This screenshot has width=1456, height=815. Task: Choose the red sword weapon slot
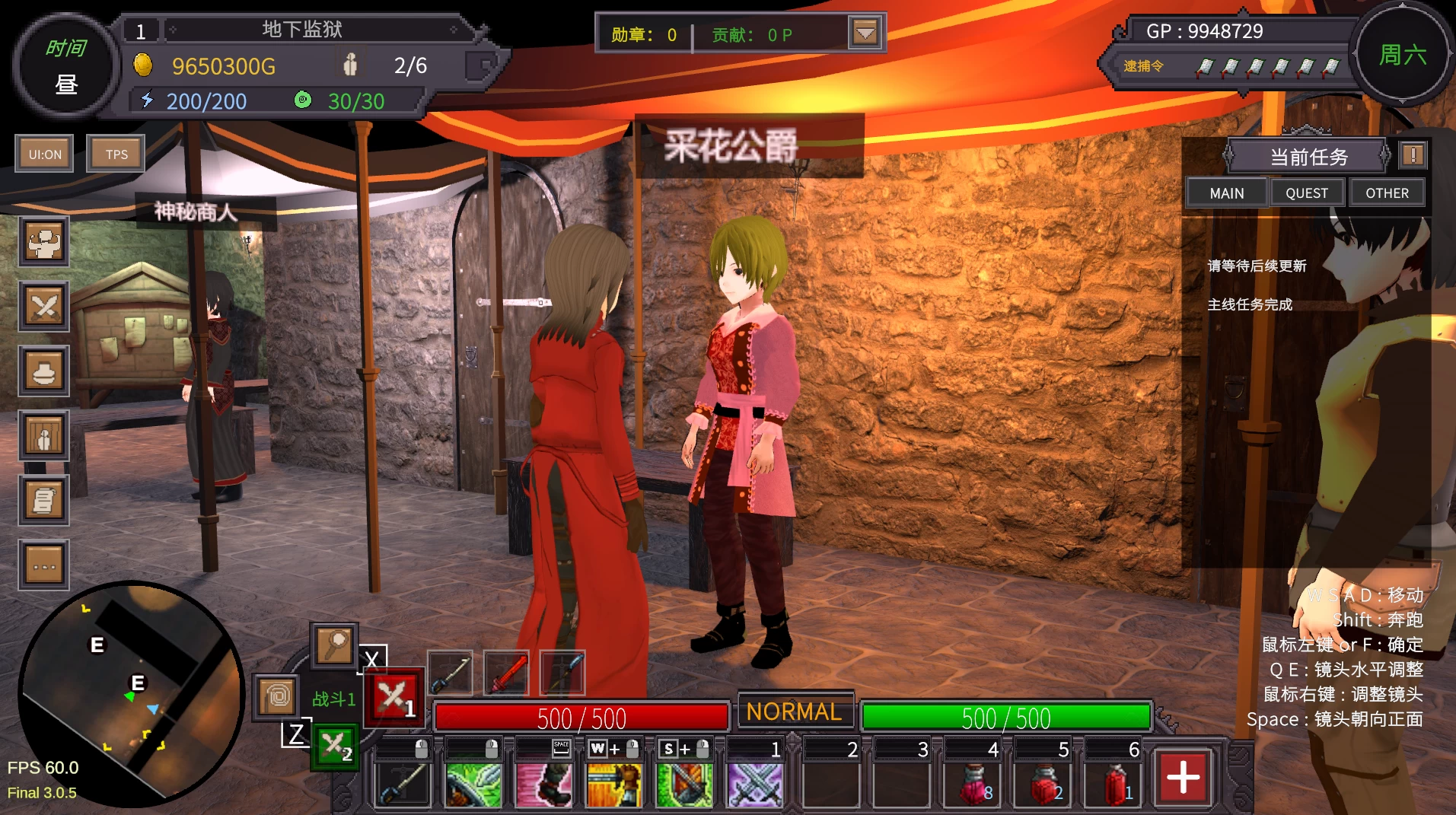click(506, 673)
